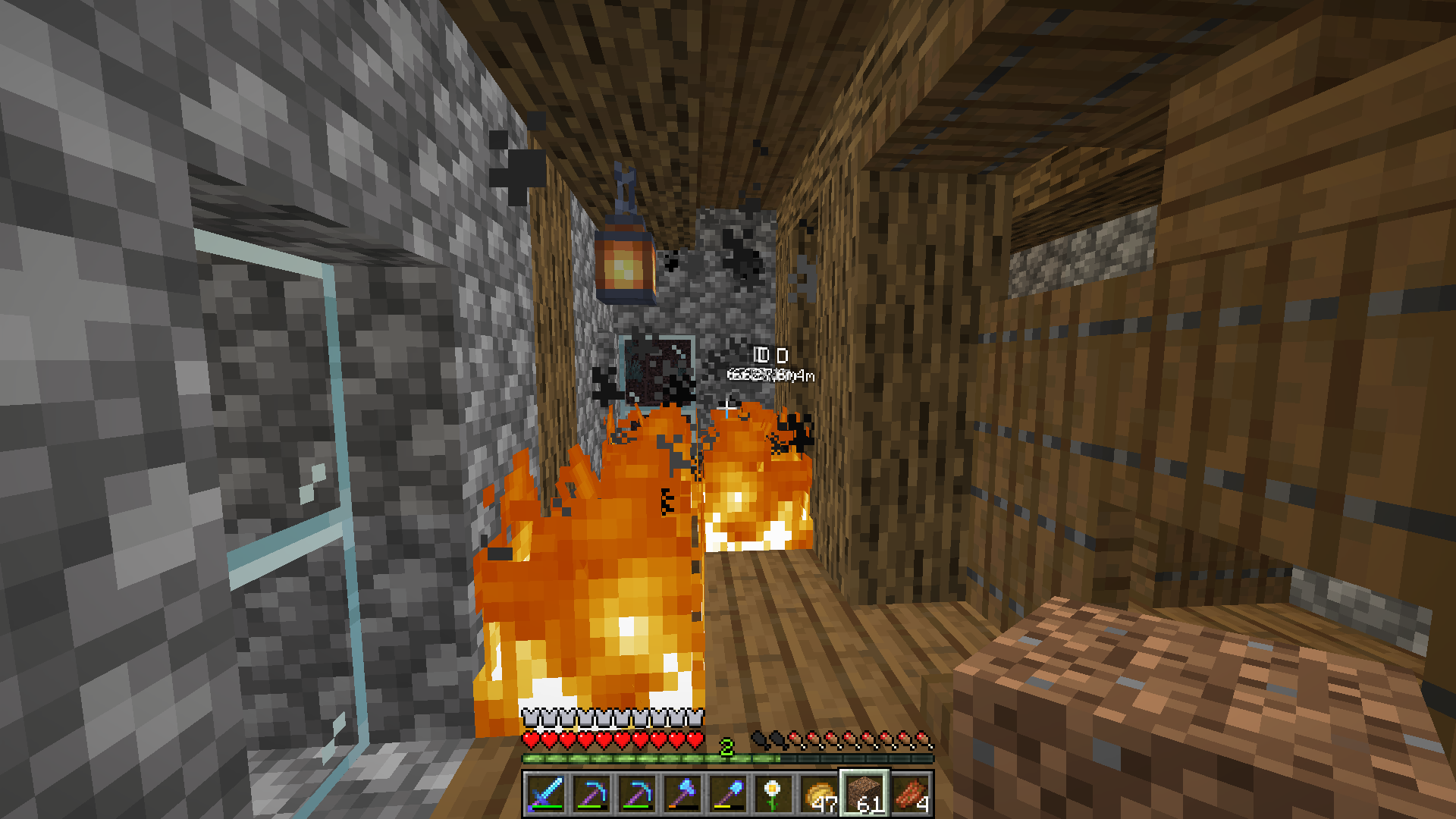Select the diamond sword hotbar slot
The width and height of the screenshot is (1456, 819).
(545, 794)
